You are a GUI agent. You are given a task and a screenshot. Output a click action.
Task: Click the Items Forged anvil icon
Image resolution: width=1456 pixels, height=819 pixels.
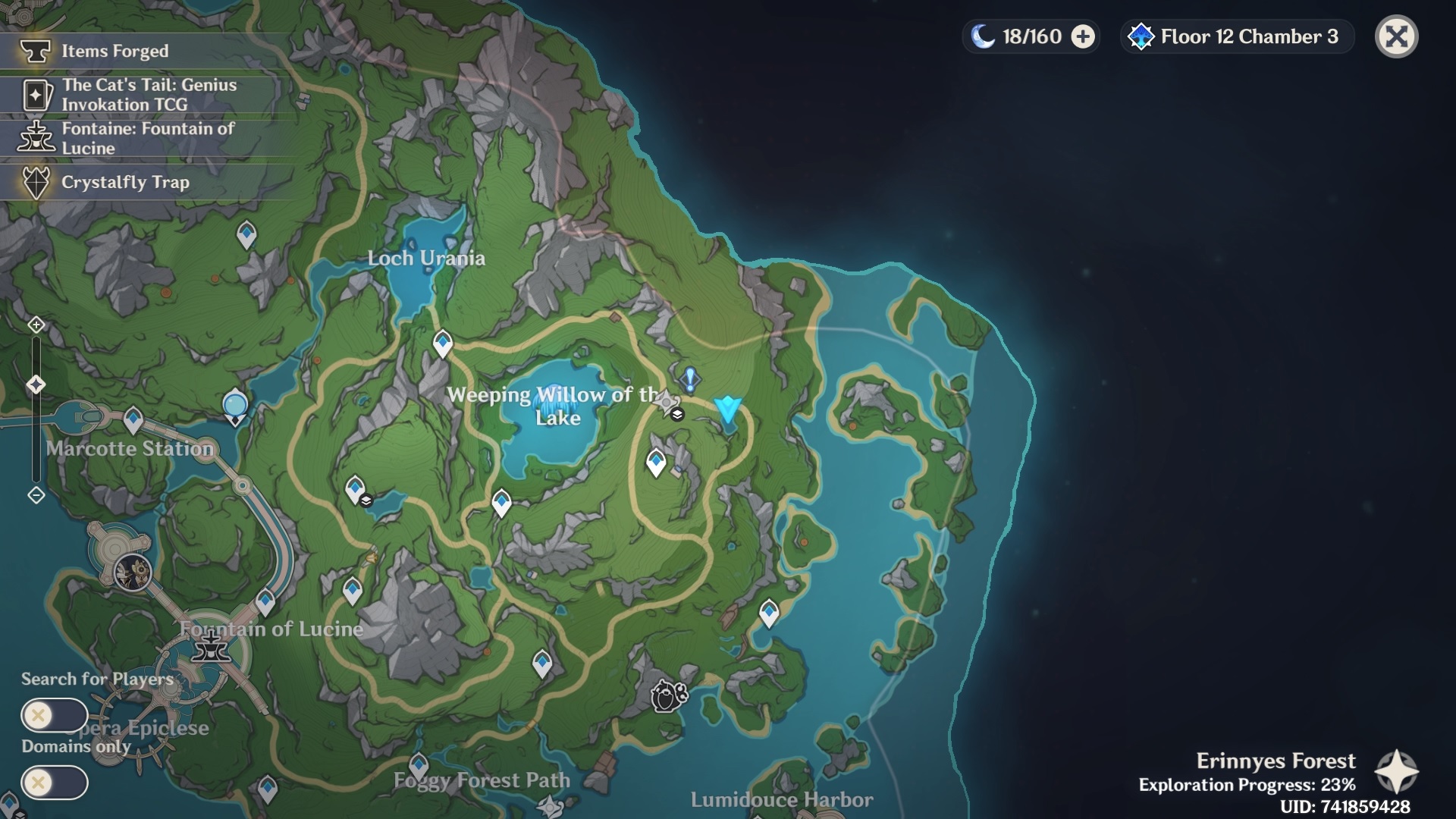[33, 52]
